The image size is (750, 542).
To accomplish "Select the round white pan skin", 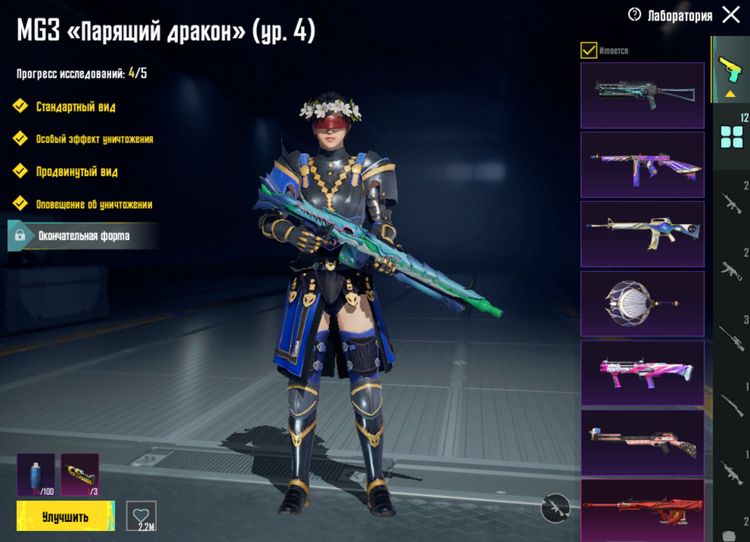I will tap(642, 302).
